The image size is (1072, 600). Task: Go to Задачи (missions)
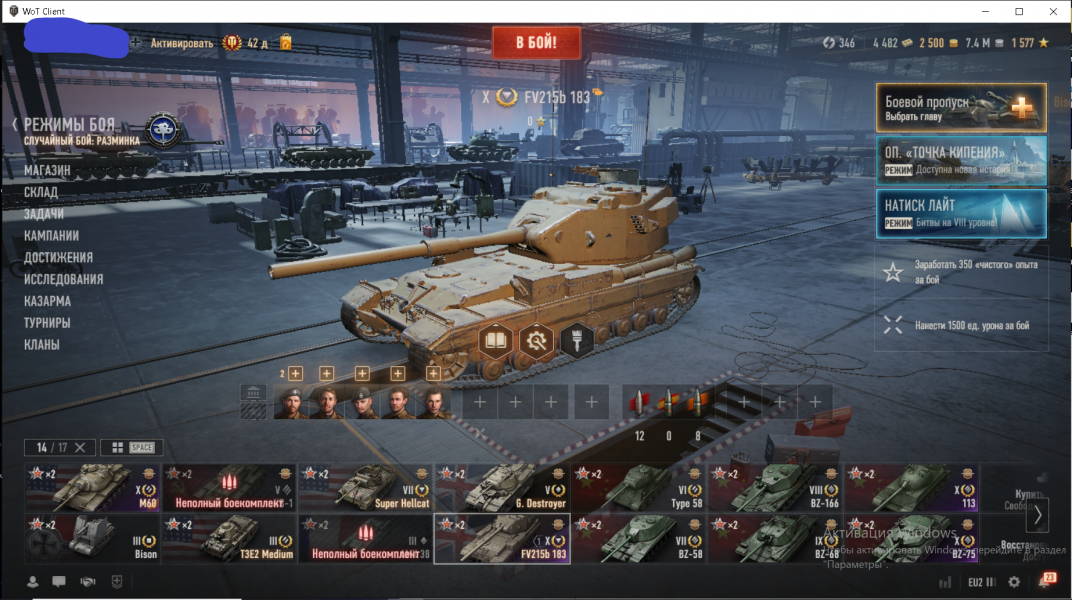point(44,214)
